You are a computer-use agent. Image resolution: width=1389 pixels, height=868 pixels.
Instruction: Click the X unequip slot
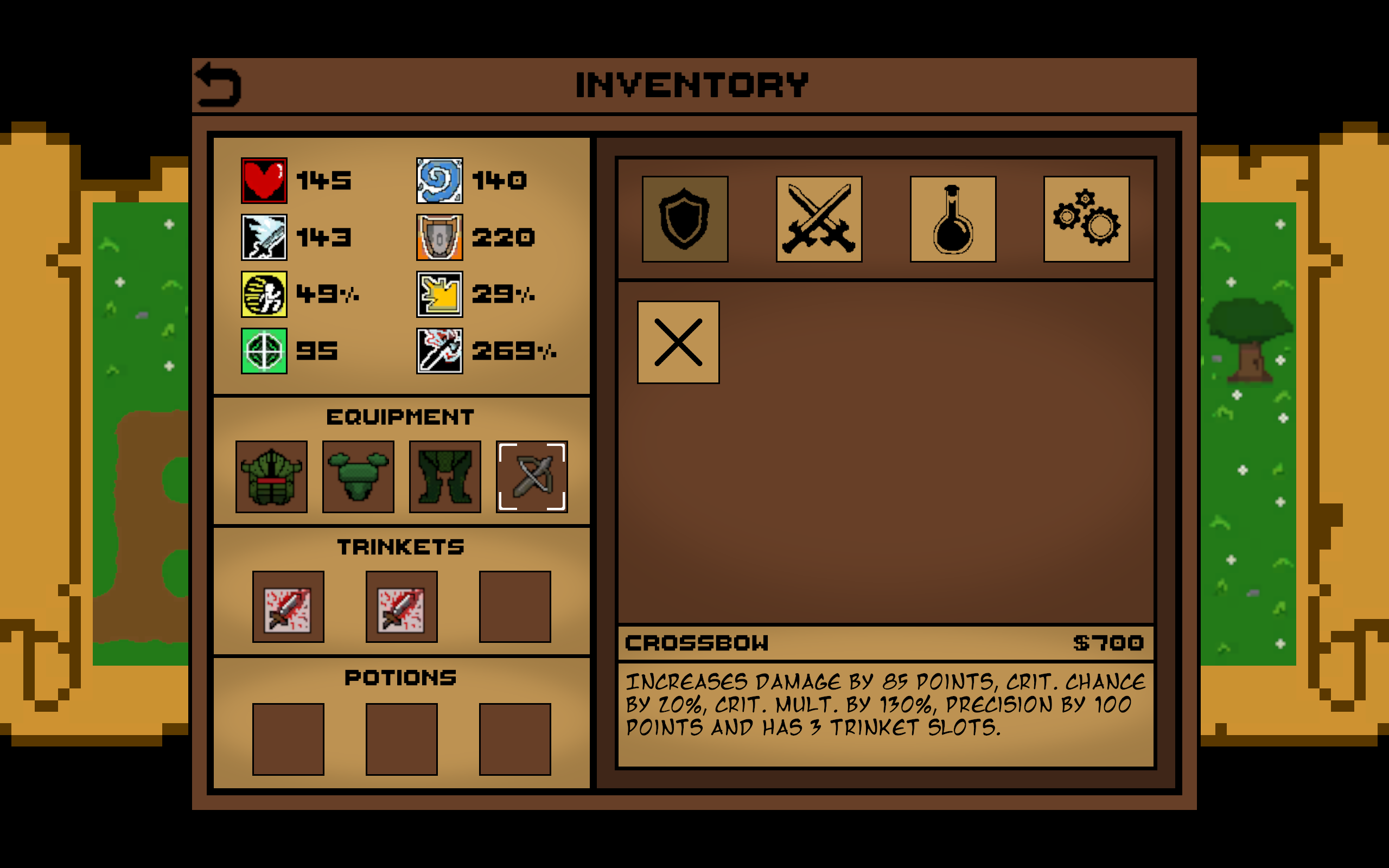point(678,342)
